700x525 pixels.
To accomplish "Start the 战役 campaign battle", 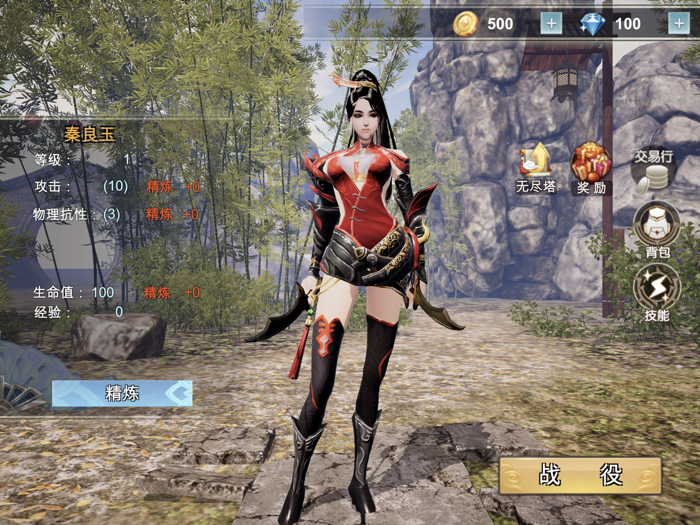I will coord(580,475).
